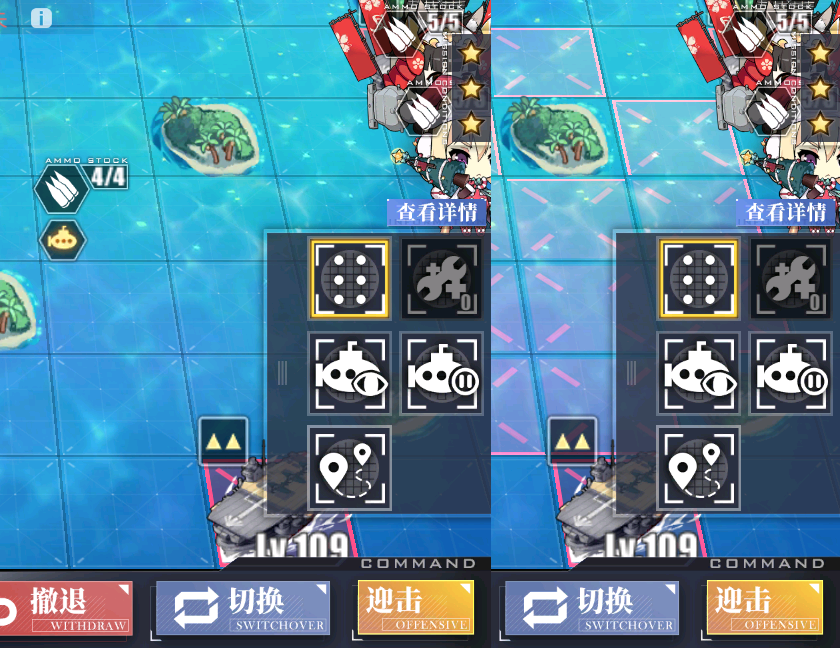Open the info icon panel
Screen dimensions: 840x648
click(x=41, y=18)
